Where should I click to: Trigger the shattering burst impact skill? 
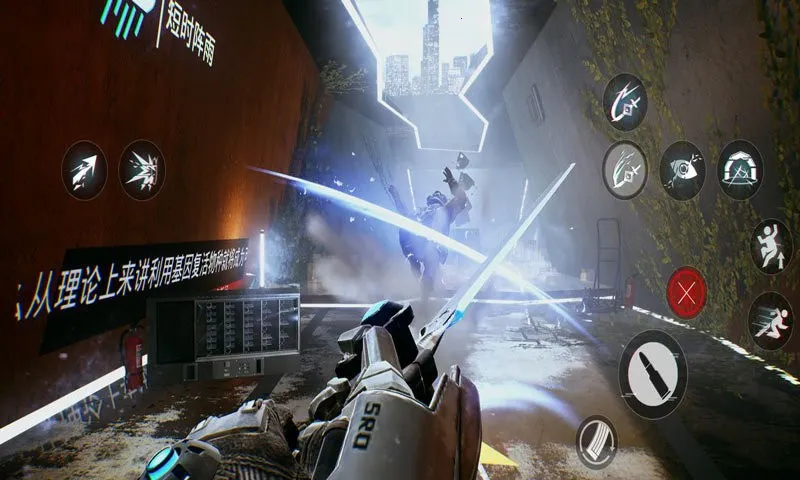pyautogui.click(x=142, y=170)
